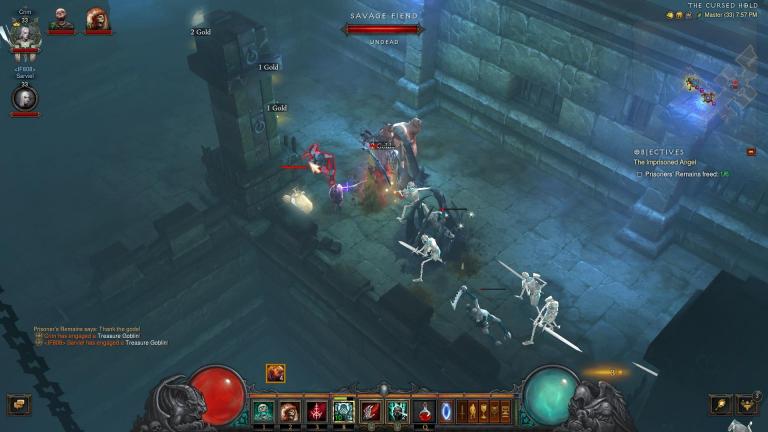
Task: Activate the teal spirit figure skill
Action: (398, 410)
